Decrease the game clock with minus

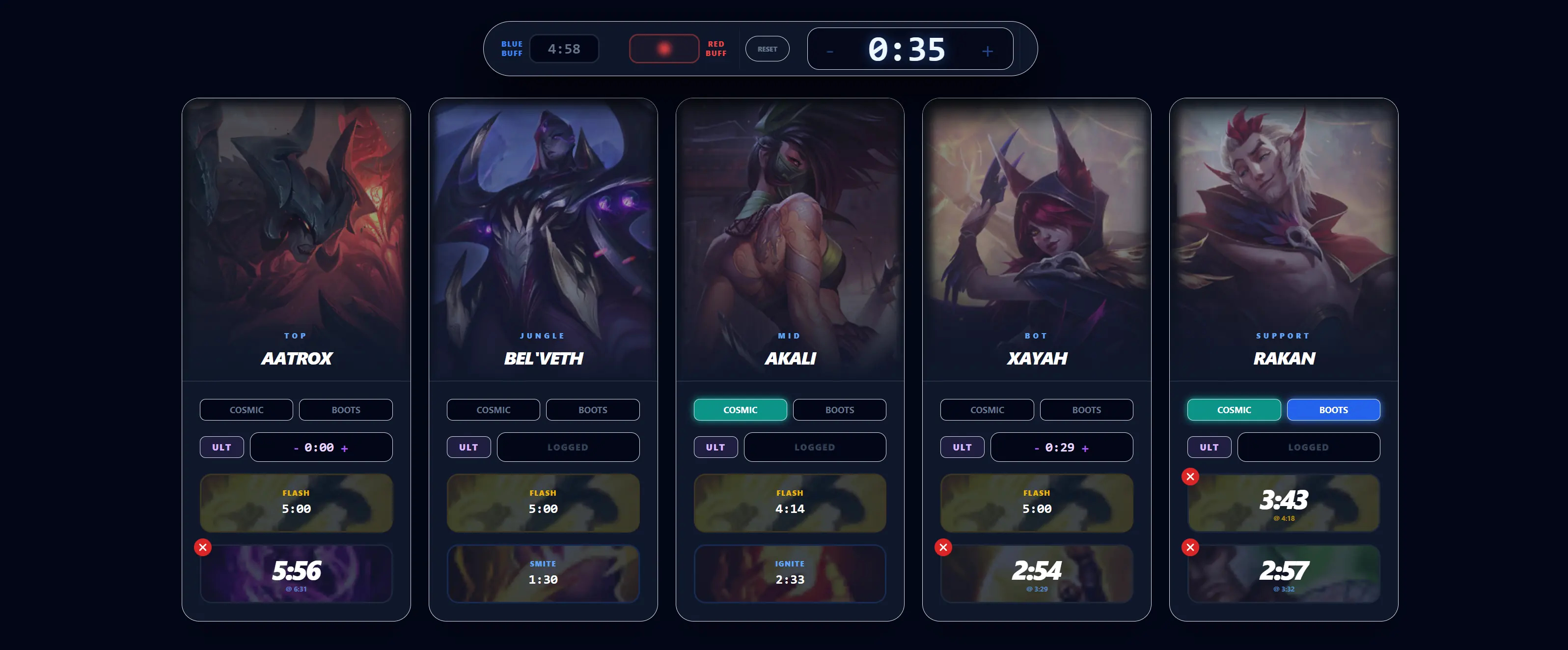tap(829, 51)
